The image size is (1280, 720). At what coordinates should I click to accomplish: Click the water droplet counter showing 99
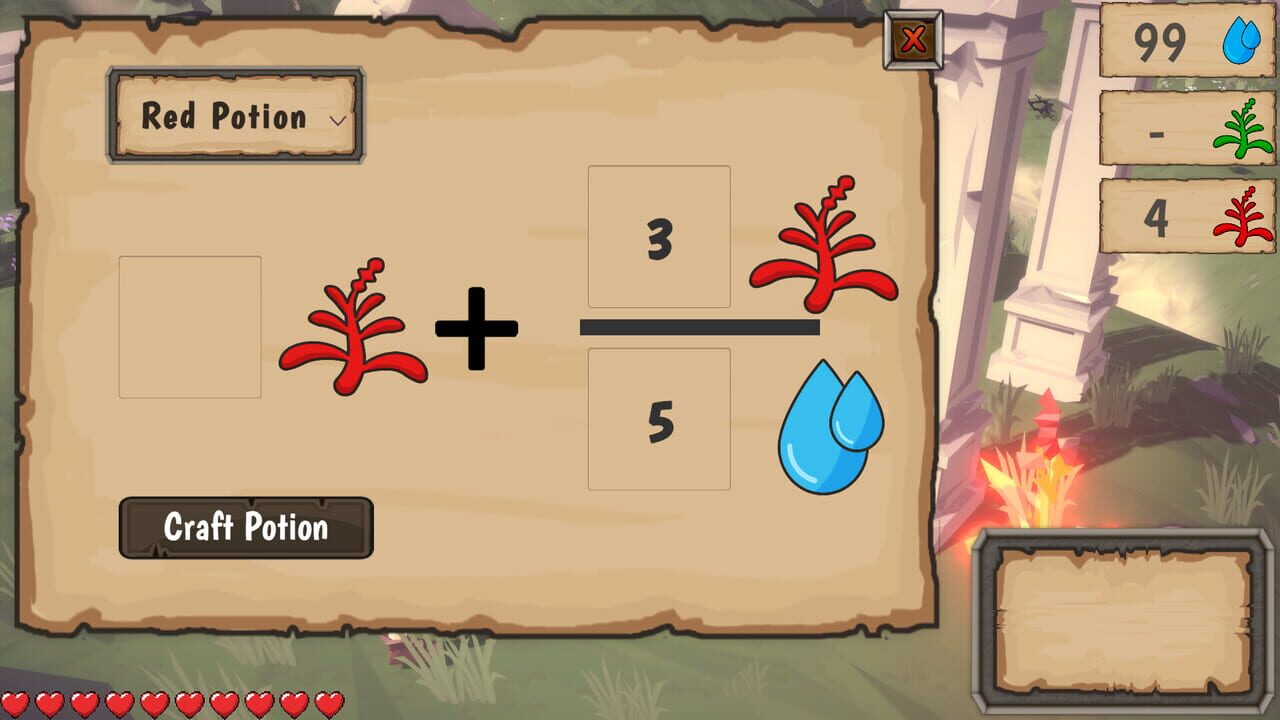coord(1185,44)
